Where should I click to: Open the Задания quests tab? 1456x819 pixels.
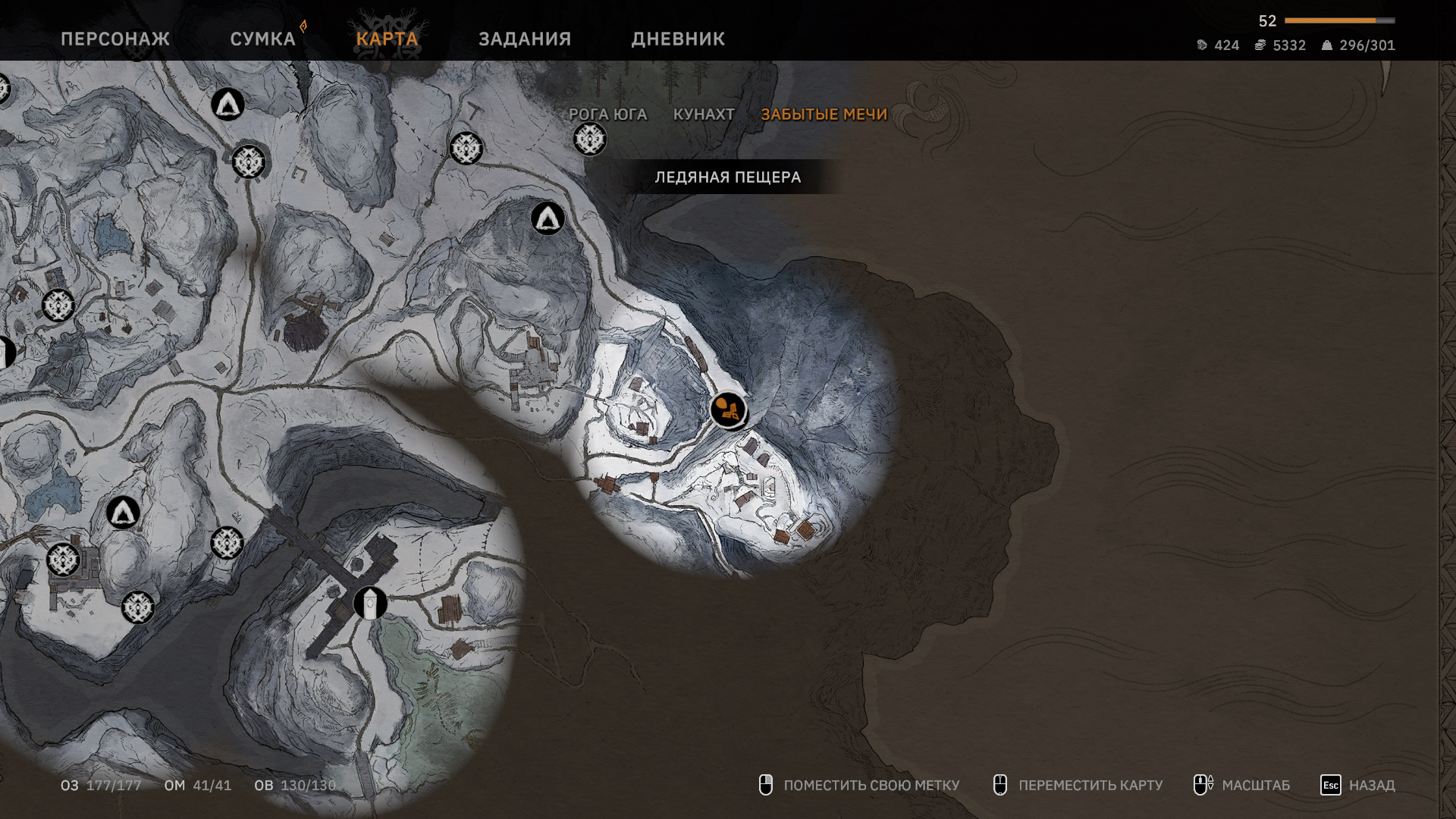tap(525, 39)
